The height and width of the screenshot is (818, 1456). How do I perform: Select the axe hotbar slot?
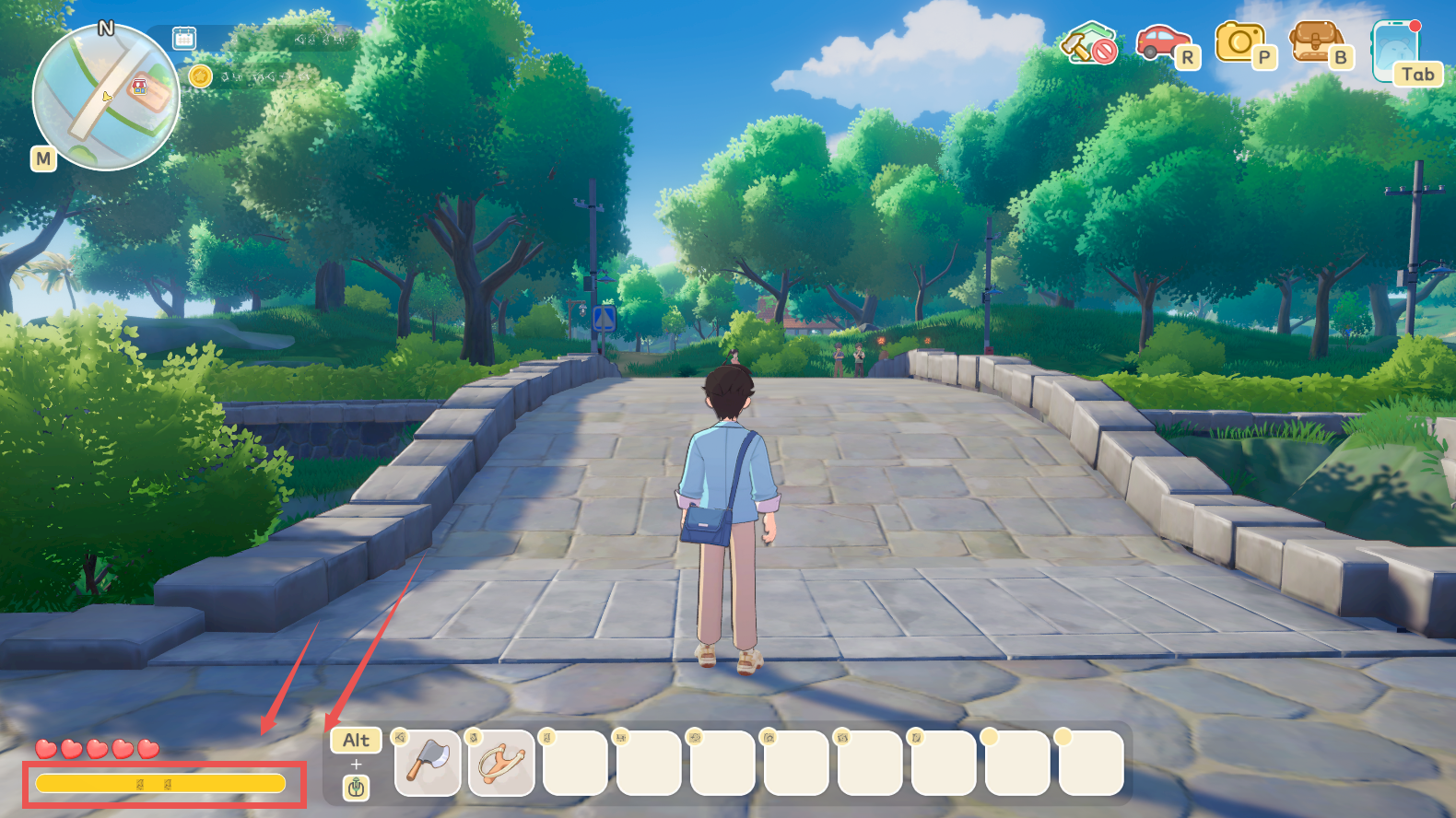pos(428,763)
